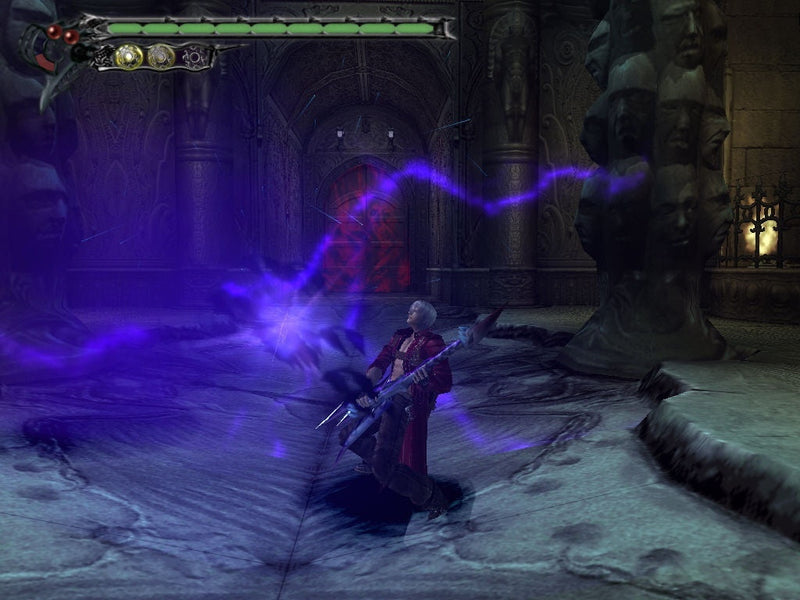The height and width of the screenshot is (600, 800).
Task: Click the twin red orbs emblem
Action: pos(62,35)
